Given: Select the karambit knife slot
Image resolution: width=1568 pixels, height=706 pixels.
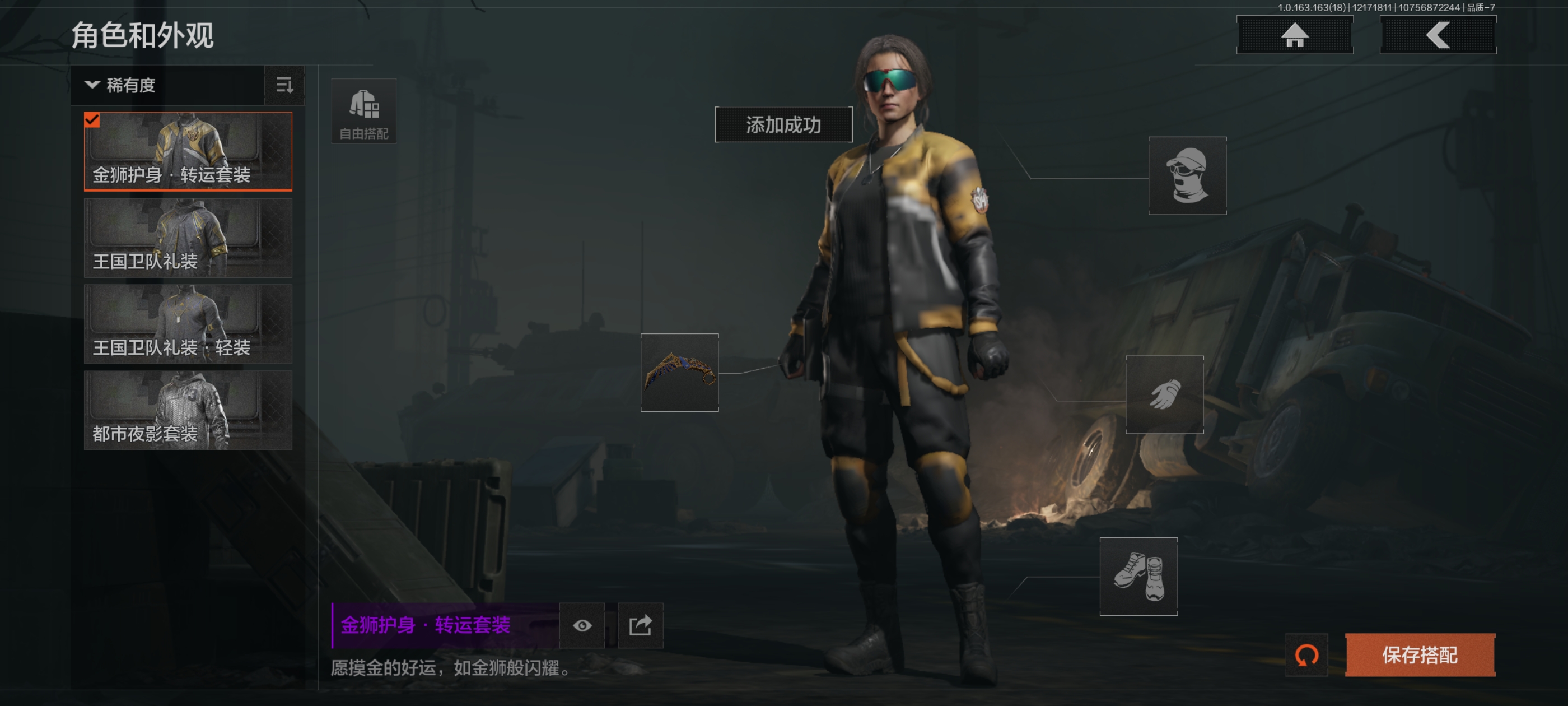Looking at the screenshot, I should click(679, 372).
